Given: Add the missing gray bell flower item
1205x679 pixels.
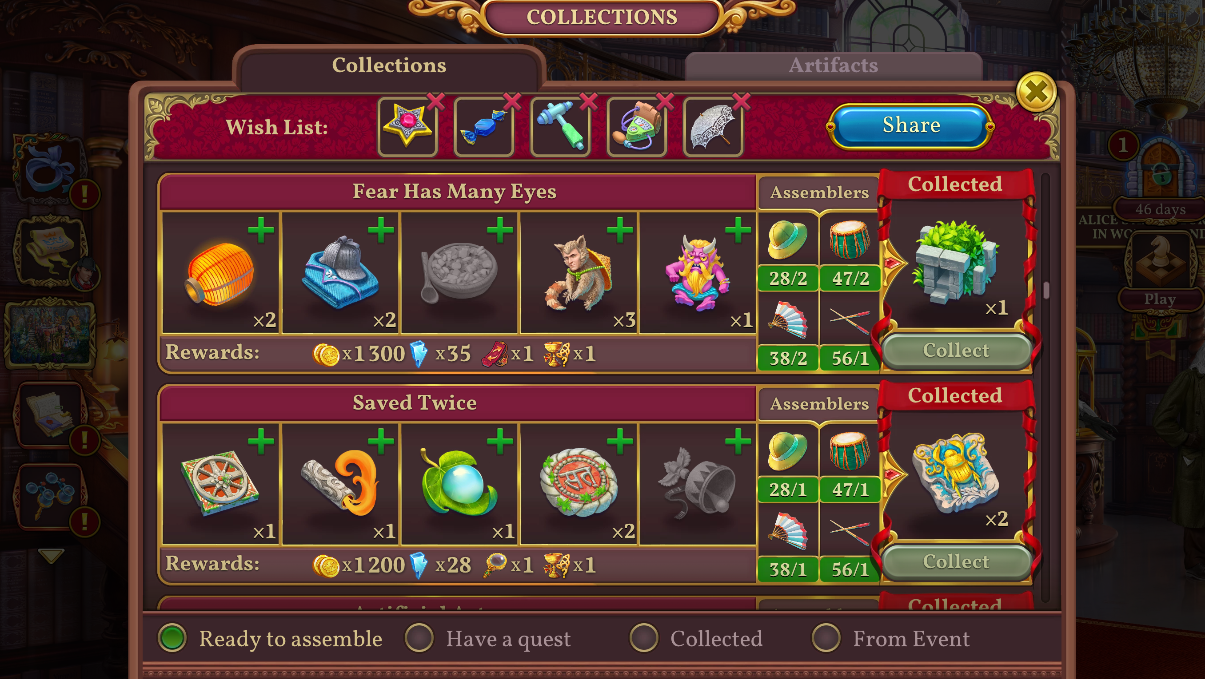Looking at the screenshot, I should 738,442.
